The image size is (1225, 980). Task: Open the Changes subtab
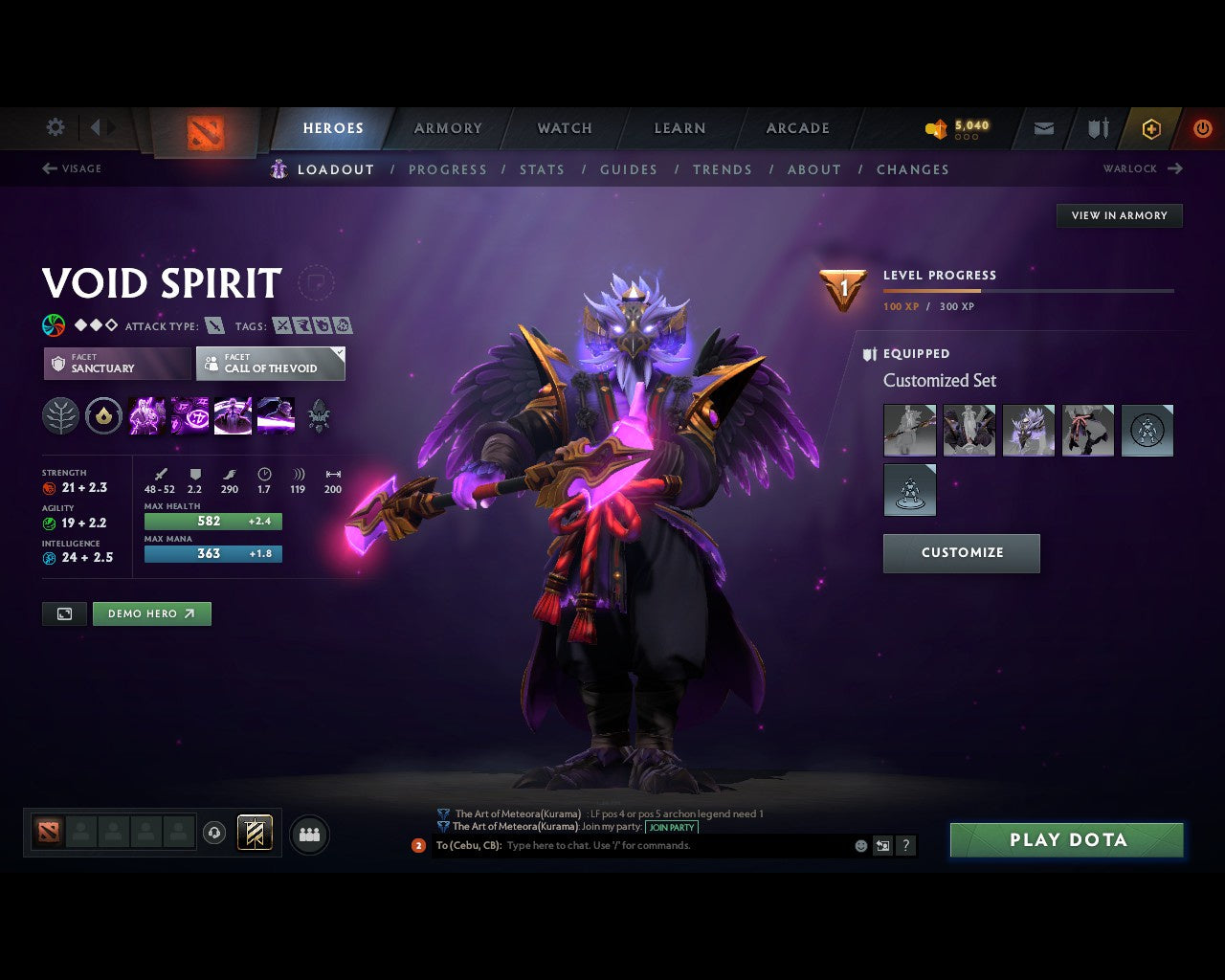912,169
